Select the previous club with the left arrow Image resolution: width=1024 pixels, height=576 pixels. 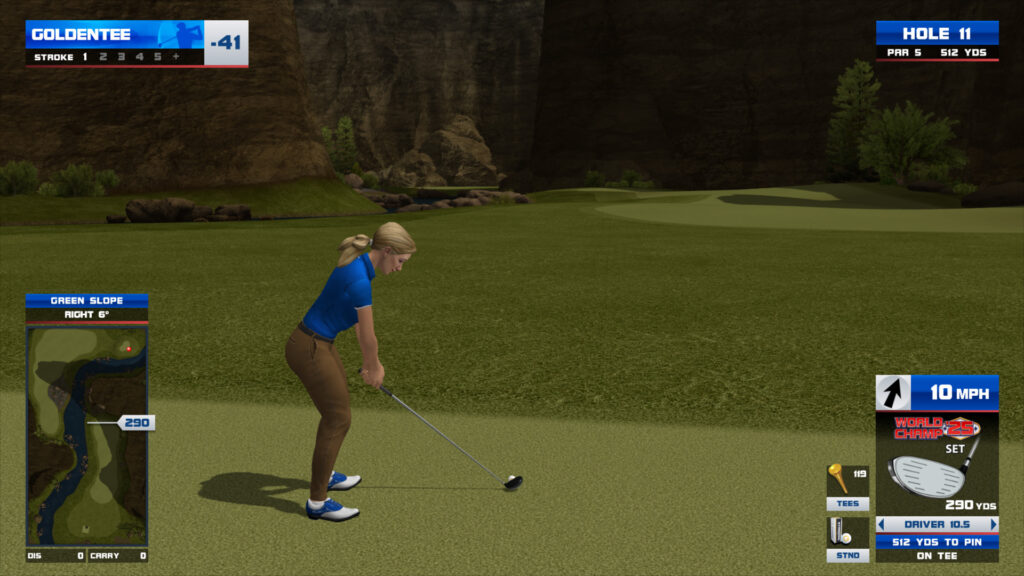881,524
